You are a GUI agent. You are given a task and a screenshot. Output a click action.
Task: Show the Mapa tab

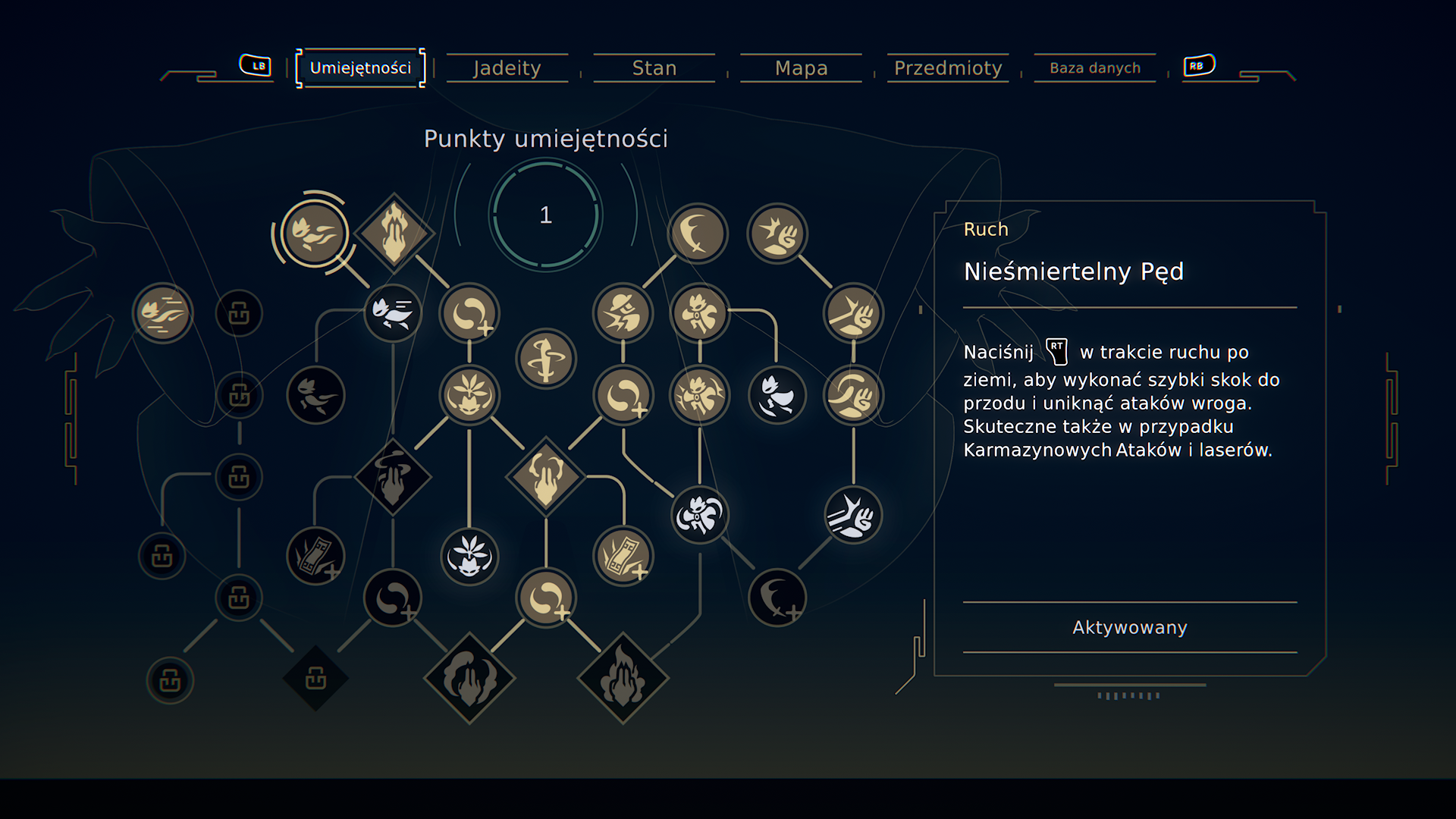point(801,68)
